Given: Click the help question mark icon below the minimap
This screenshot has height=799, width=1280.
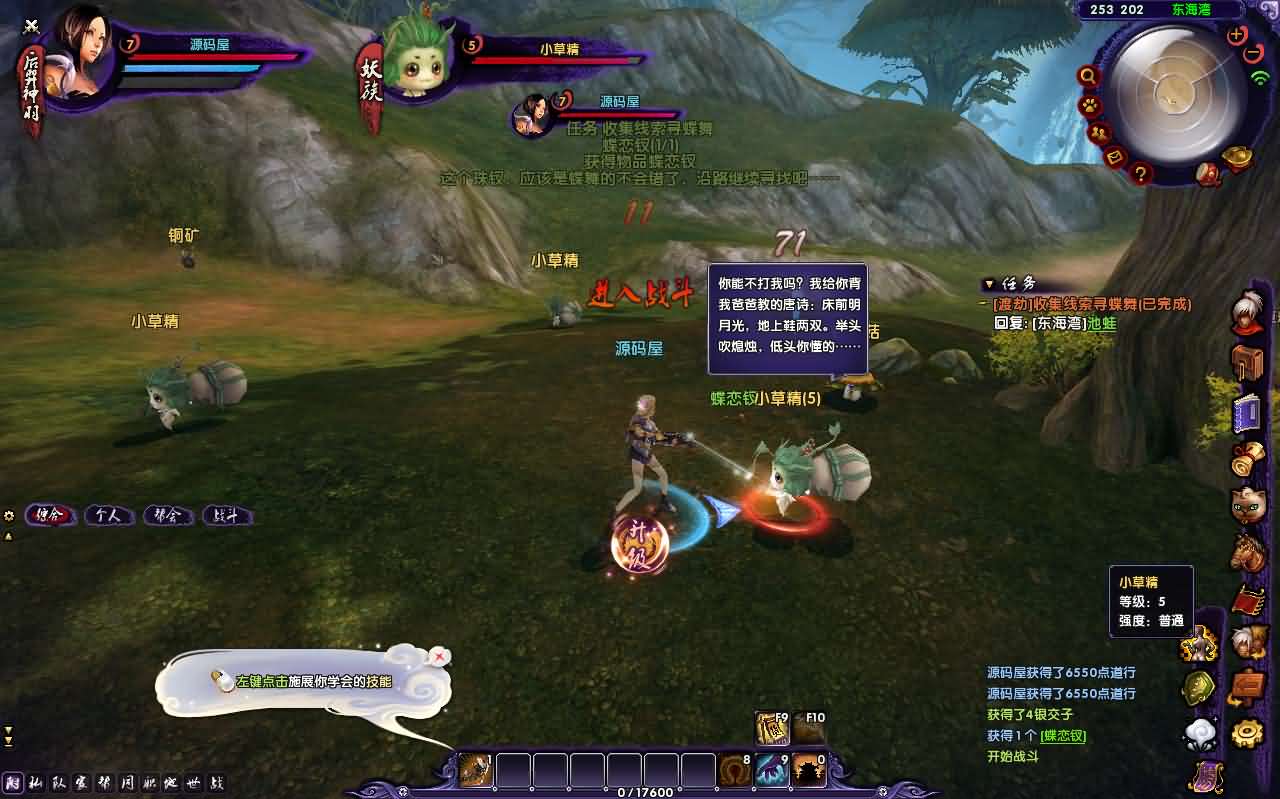Looking at the screenshot, I should (1140, 172).
